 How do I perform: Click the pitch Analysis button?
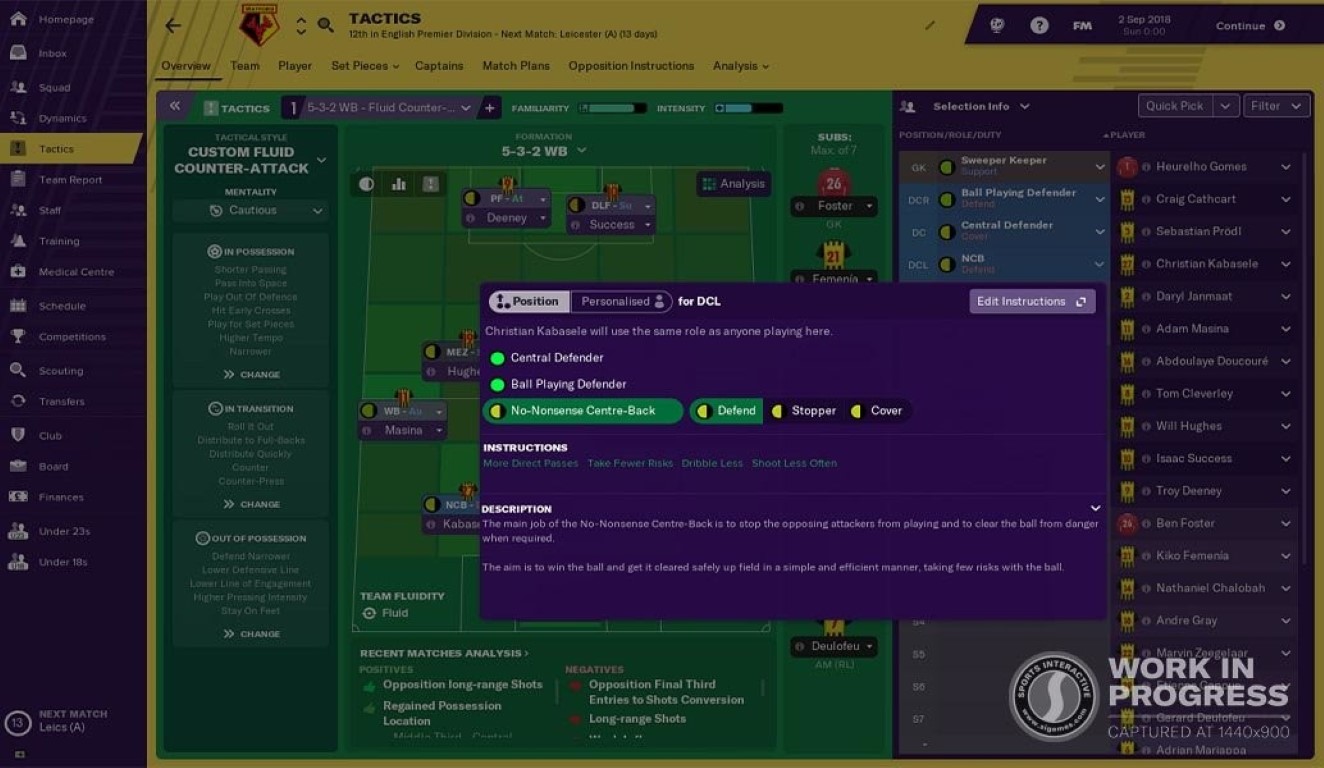point(734,184)
